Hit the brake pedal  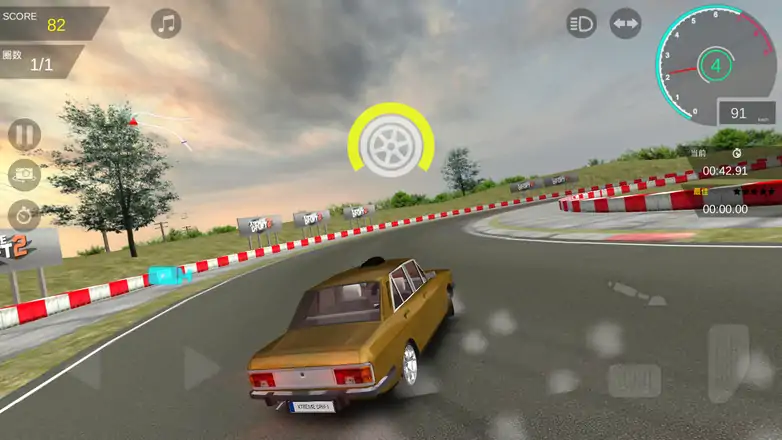point(634,380)
